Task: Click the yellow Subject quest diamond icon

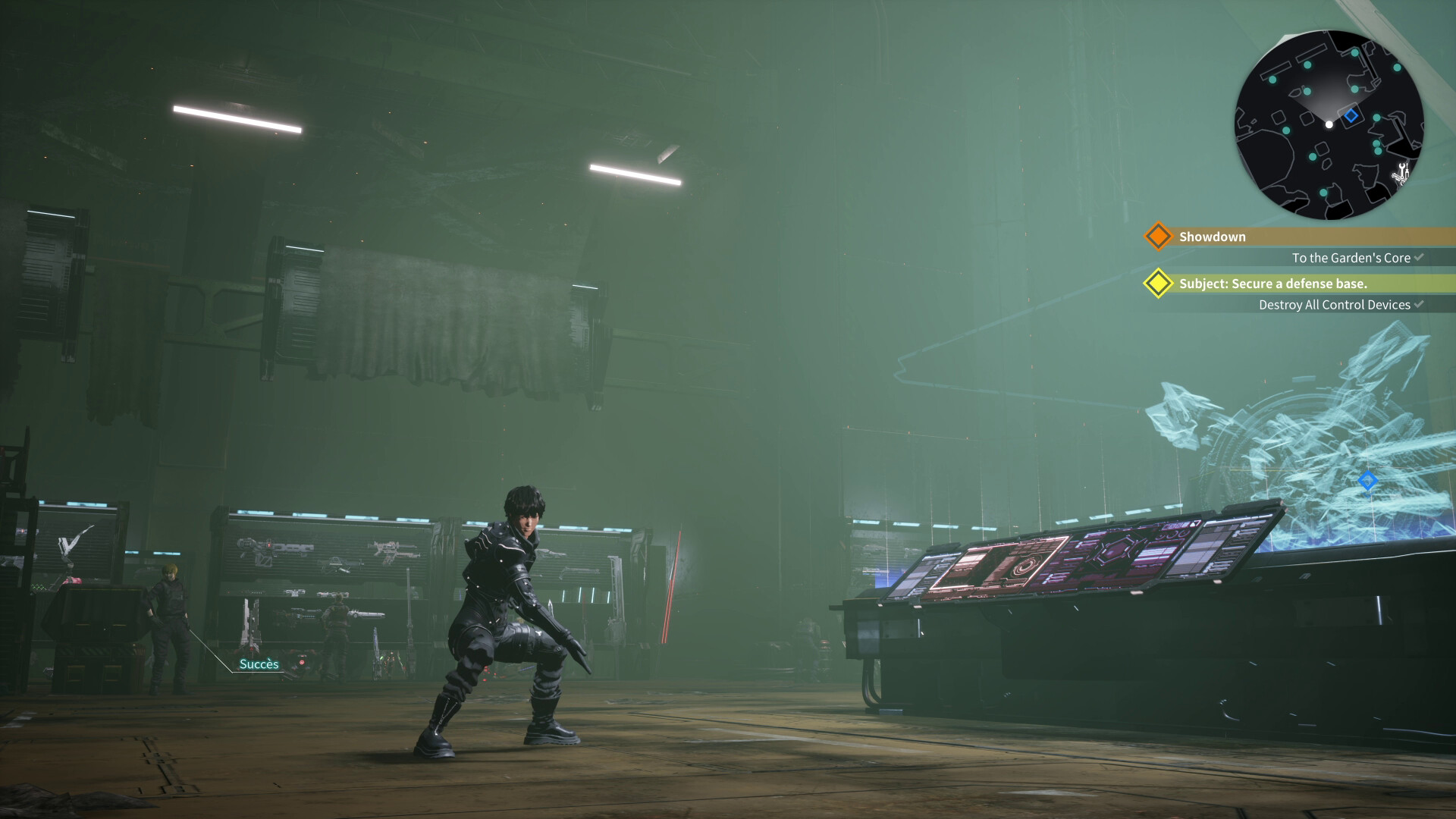Action: [x=1159, y=284]
